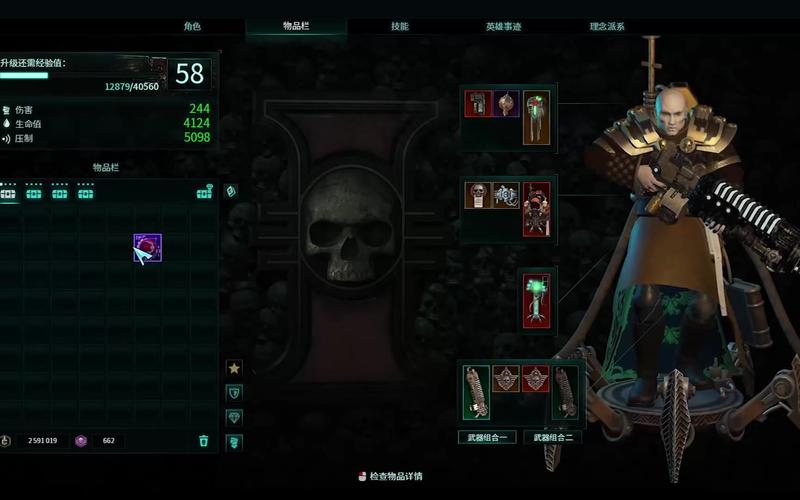
Task: Select 武器组合二 weapon set
Action: tap(553, 437)
